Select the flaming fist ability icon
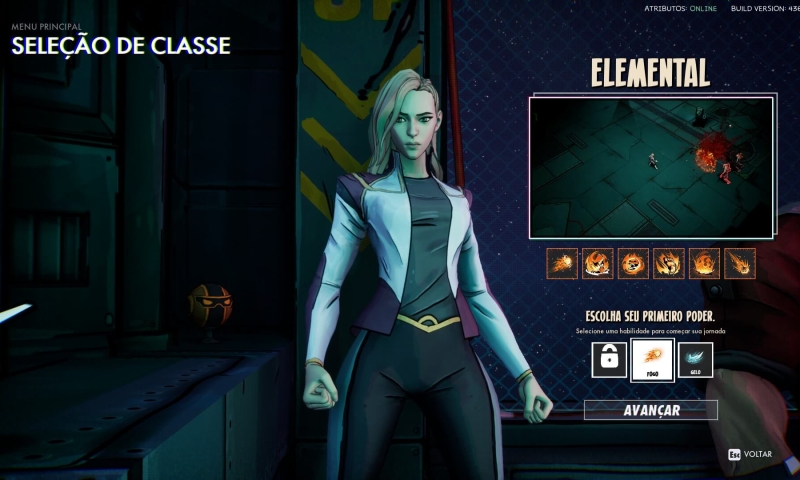This screenshot has width=800, height=480. click(669, 263)
